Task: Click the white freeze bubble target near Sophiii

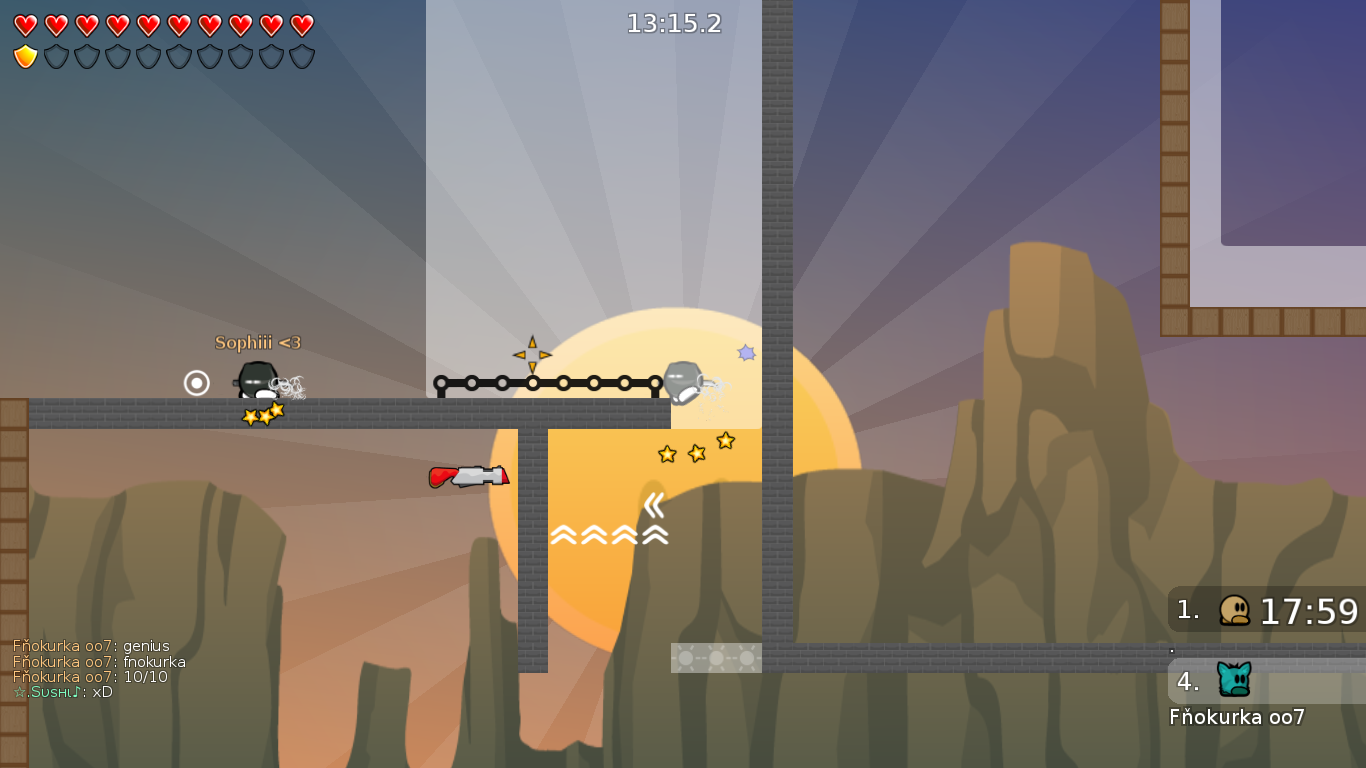Action: point(196,382)
